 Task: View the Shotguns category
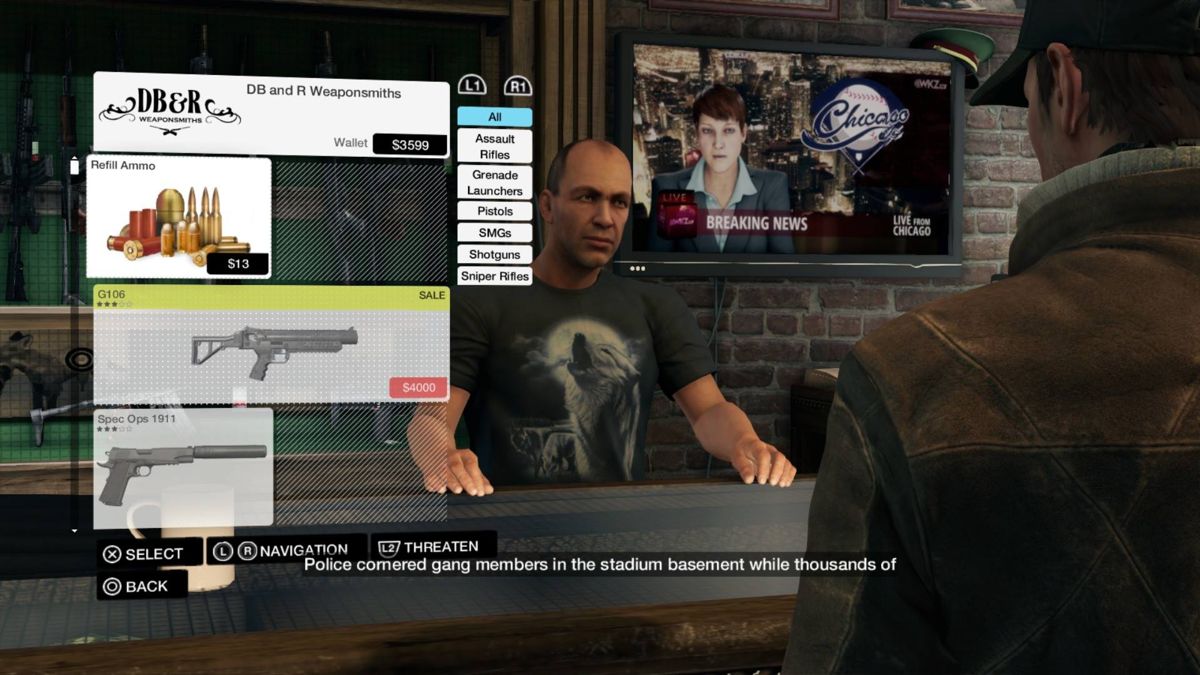click(494, 254)
